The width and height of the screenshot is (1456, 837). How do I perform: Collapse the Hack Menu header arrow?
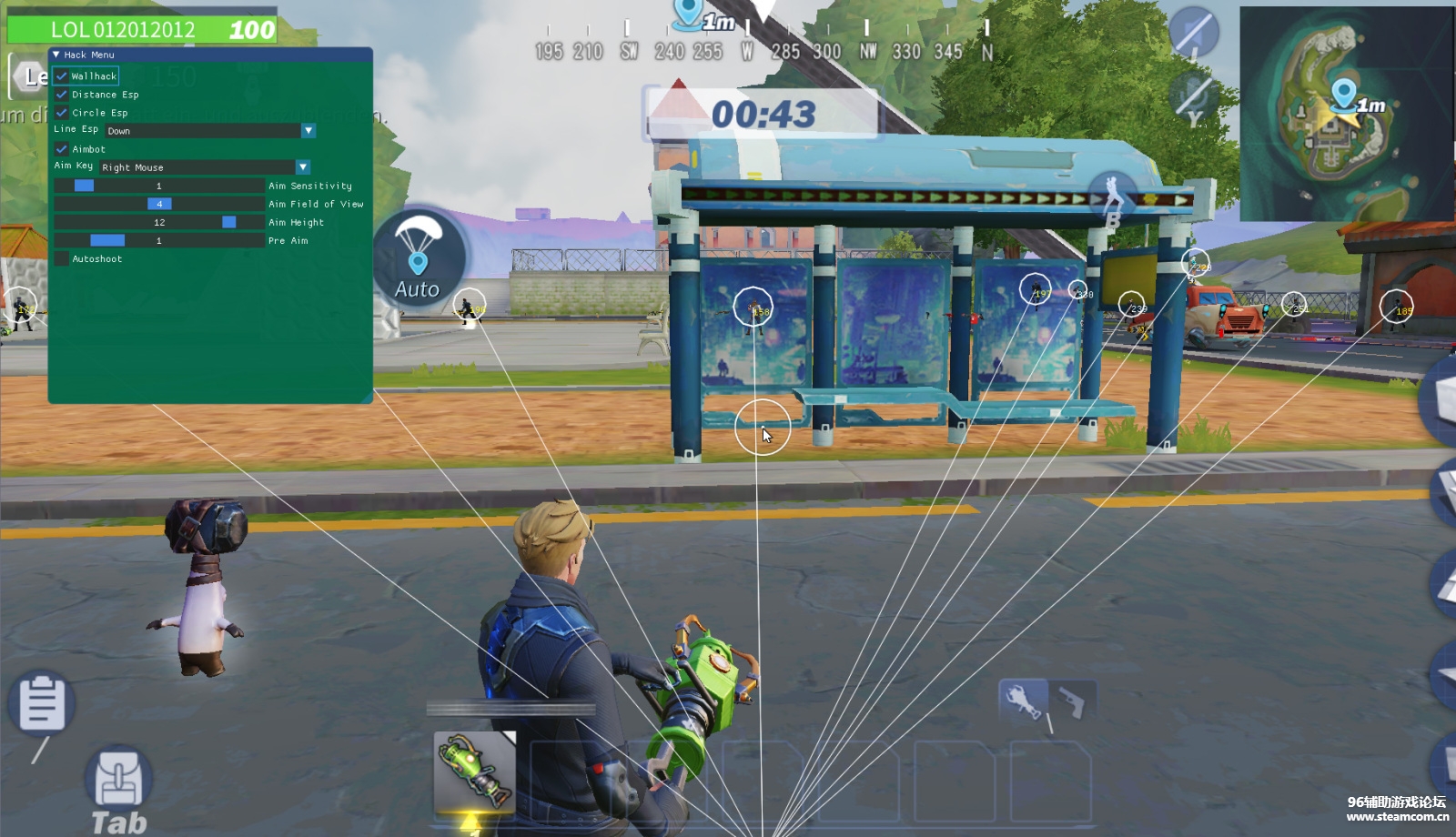tap(56, 55)
